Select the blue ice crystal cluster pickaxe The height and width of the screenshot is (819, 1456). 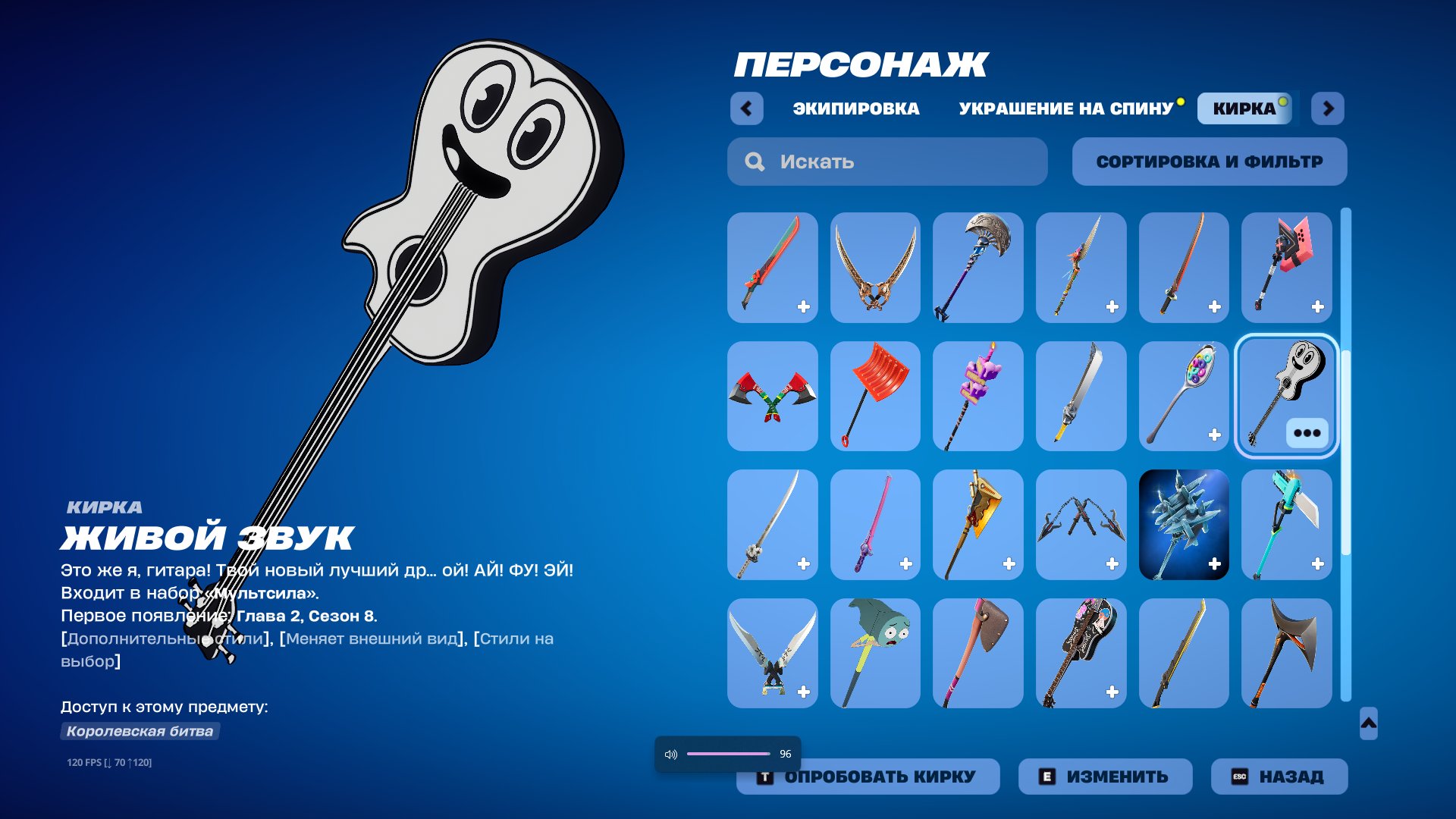(1184, 524)
